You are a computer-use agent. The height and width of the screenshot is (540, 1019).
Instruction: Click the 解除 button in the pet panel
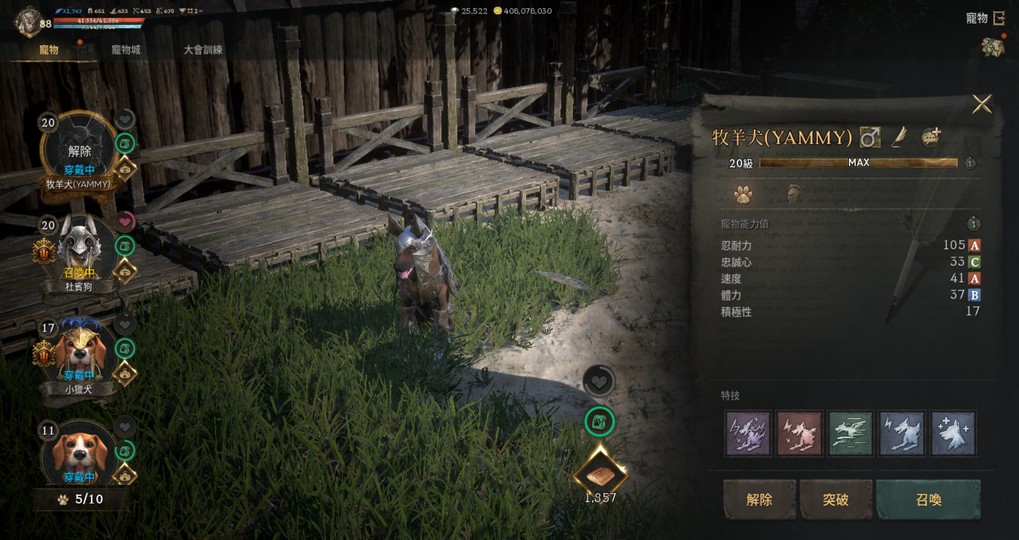760,499
